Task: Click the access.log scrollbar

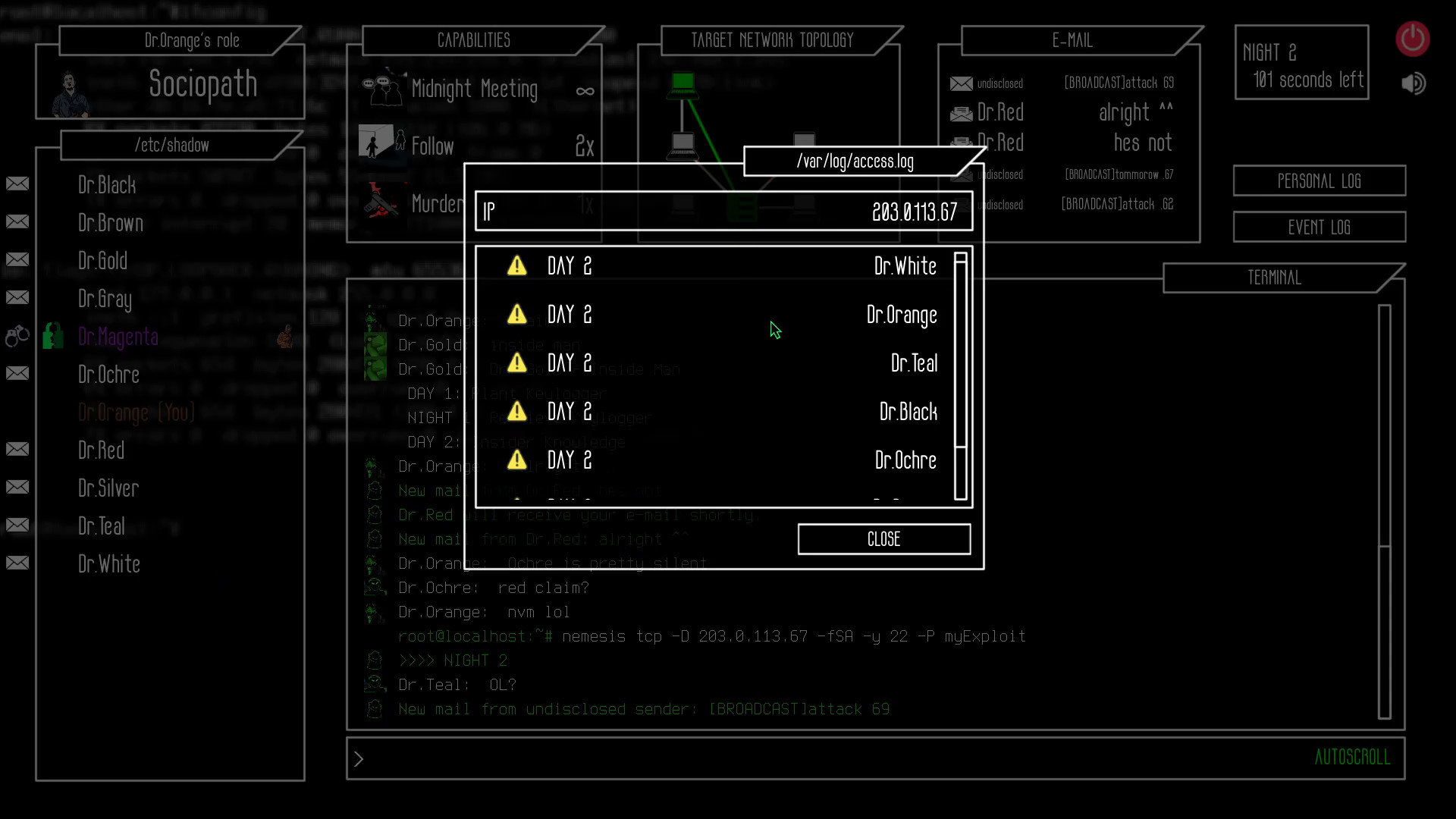Action: point(960,349)
